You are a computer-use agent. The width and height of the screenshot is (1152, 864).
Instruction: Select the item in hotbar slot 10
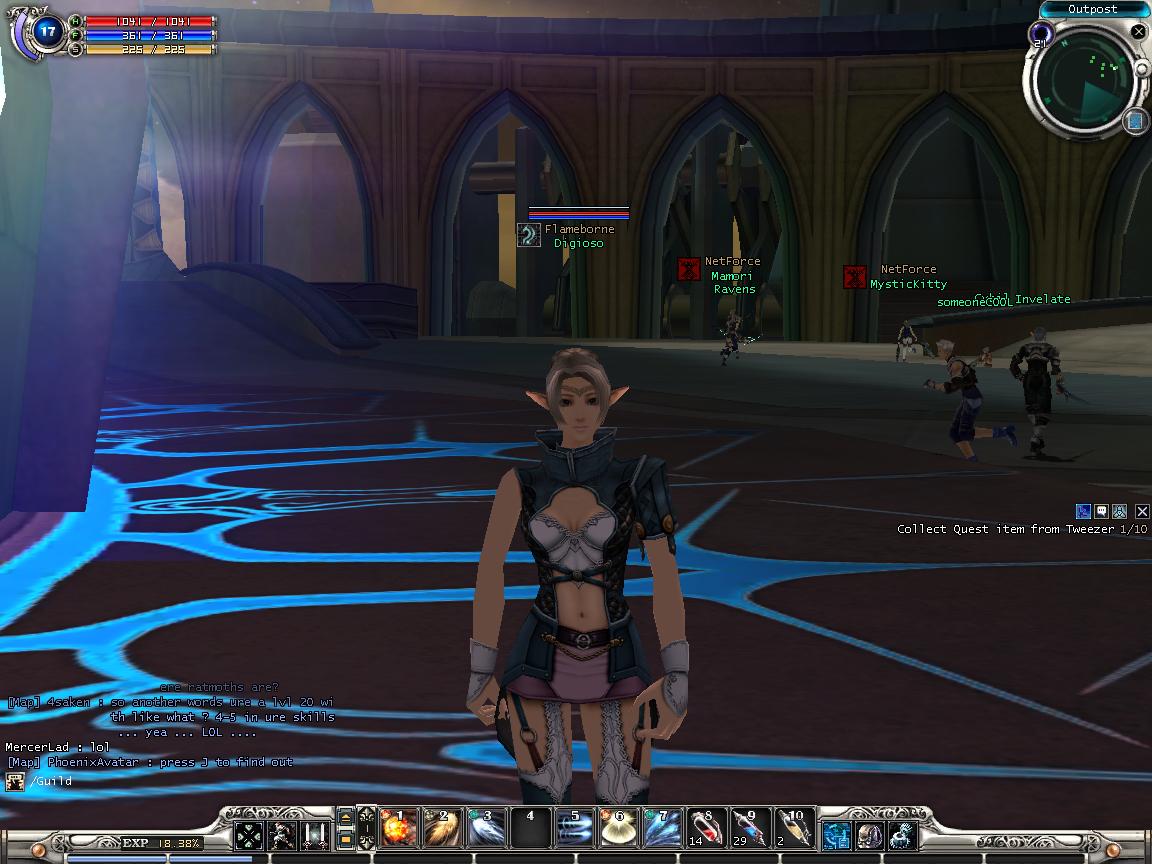click(795, 829)
